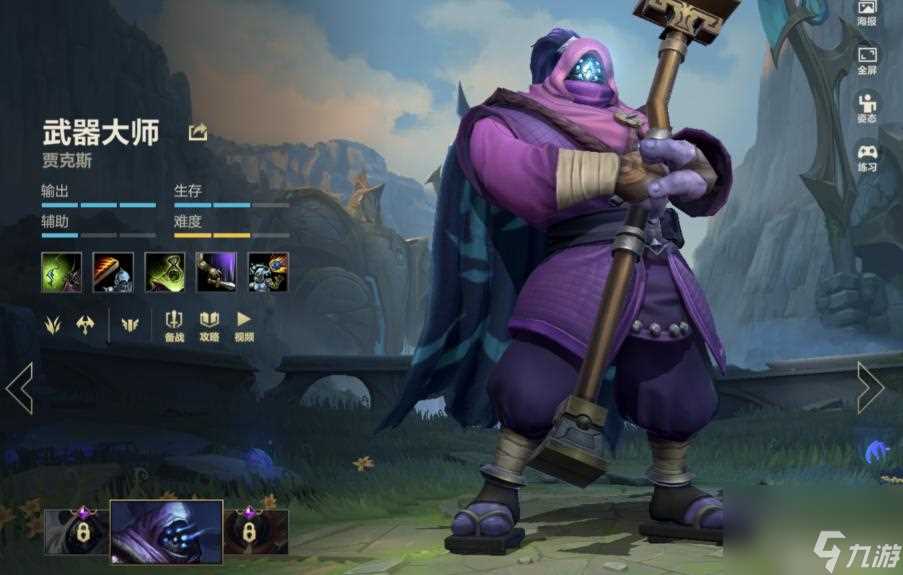The height and width of the screenshot is (575, 903).
Task: Select the orange leap strike ability icon
Action: point(113,271)
